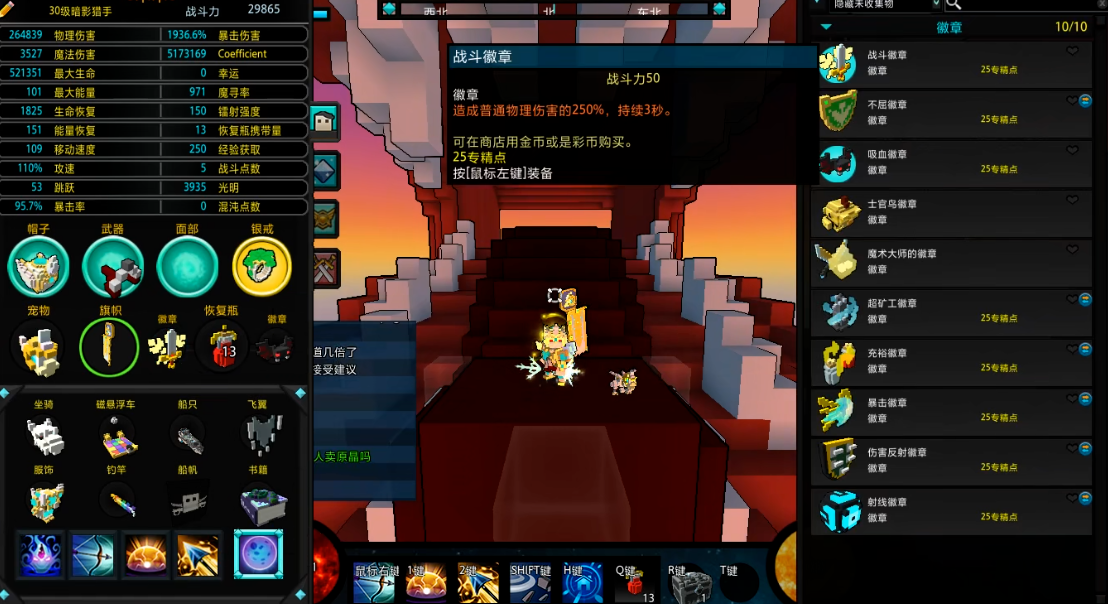Pick the 吸血徽章 entry

tap(950, 162)
